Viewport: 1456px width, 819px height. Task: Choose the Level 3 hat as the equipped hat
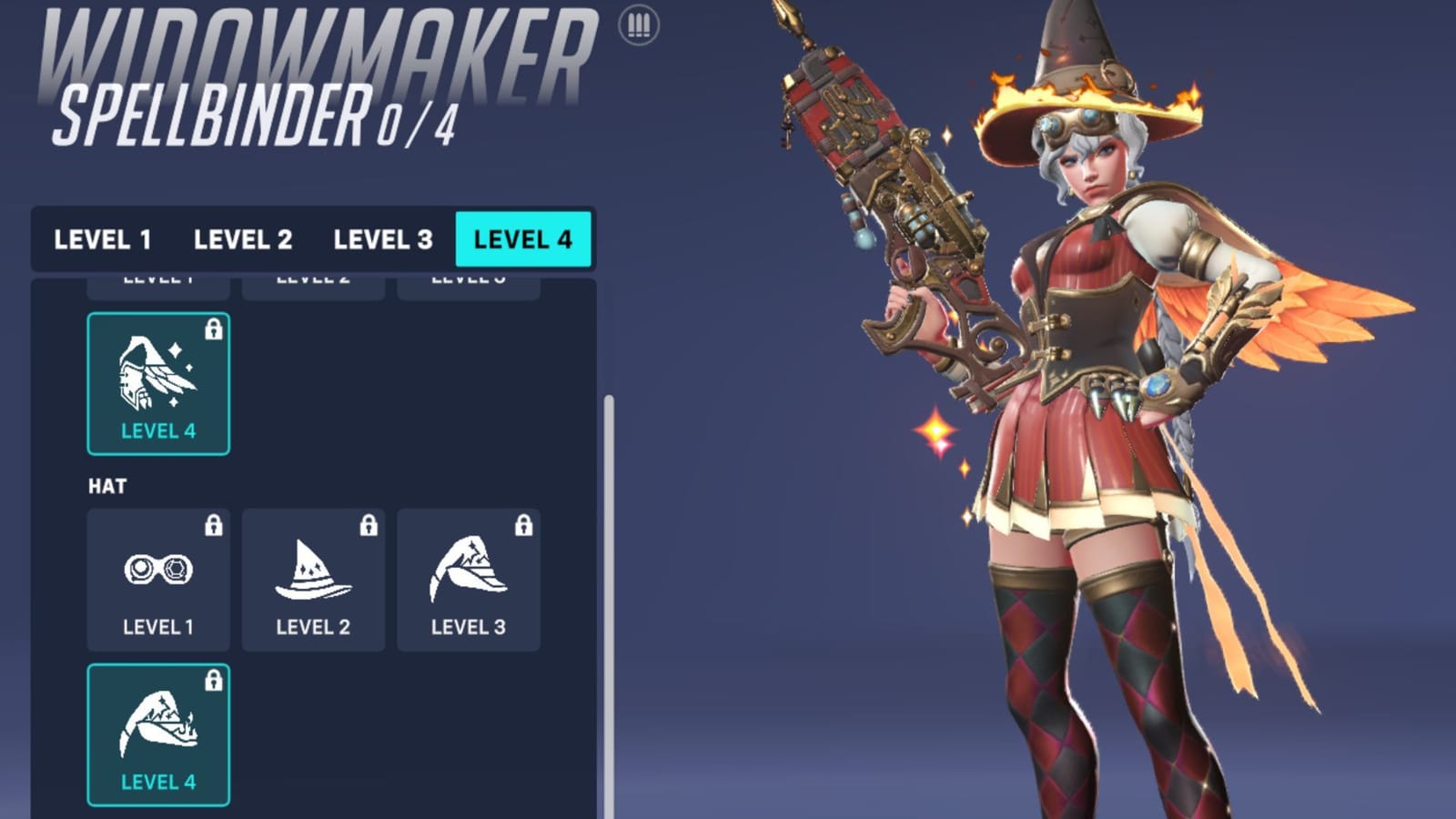(468, 578)
